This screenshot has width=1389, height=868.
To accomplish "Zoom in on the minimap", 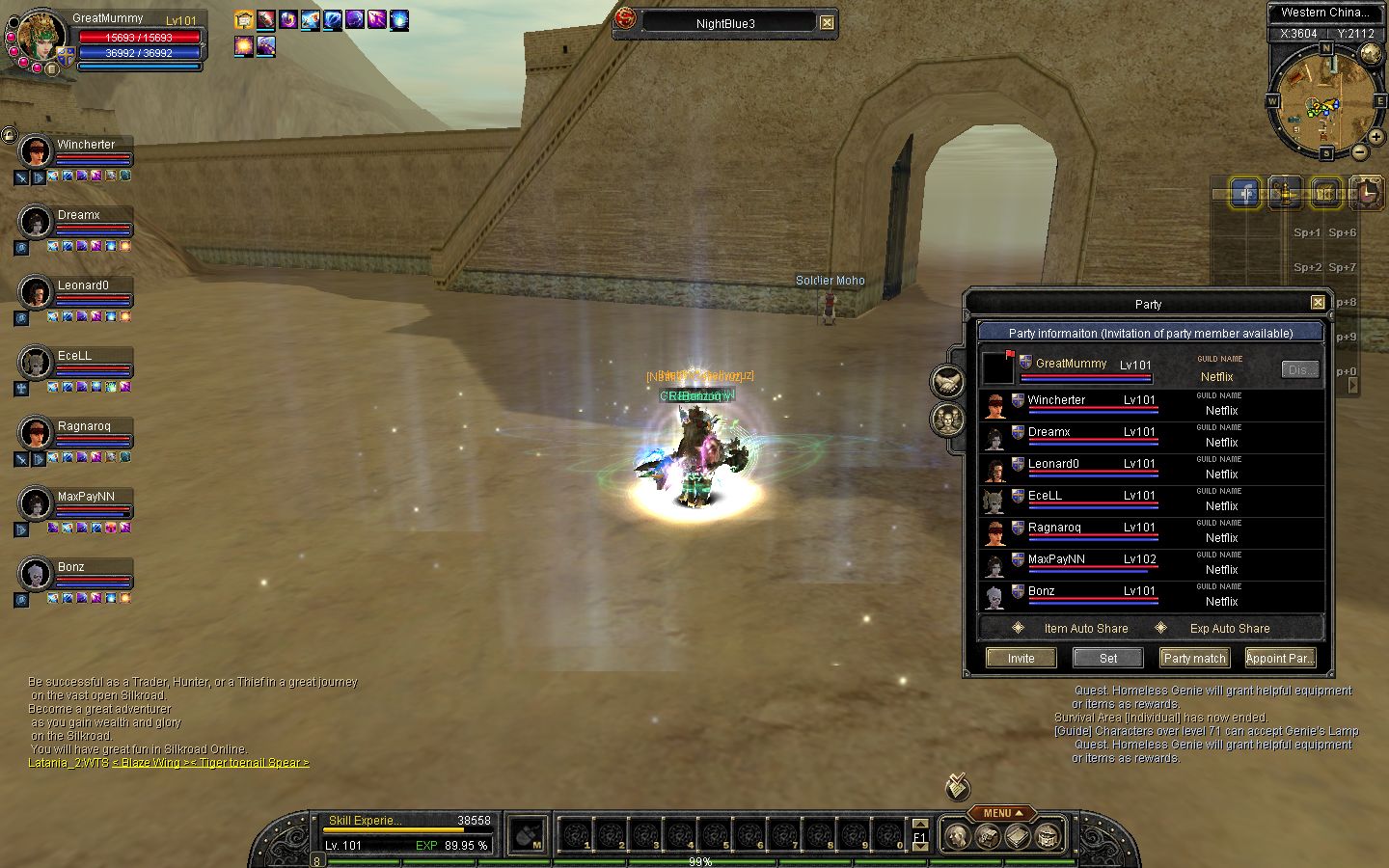I will [x=1375, y=137].
